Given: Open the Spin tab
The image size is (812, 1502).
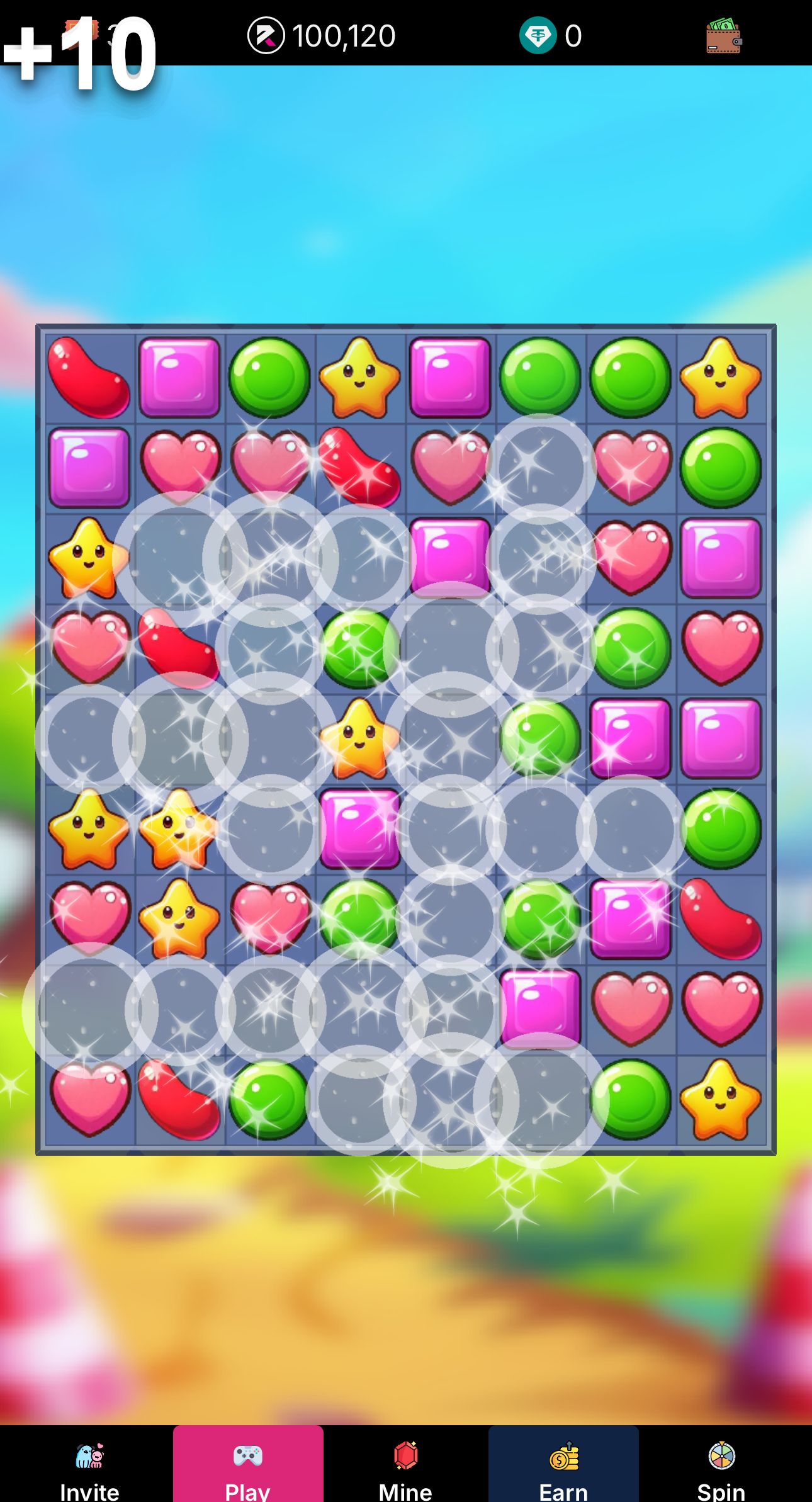Looking at the screenshot, I should click(x=721, y=1473).
